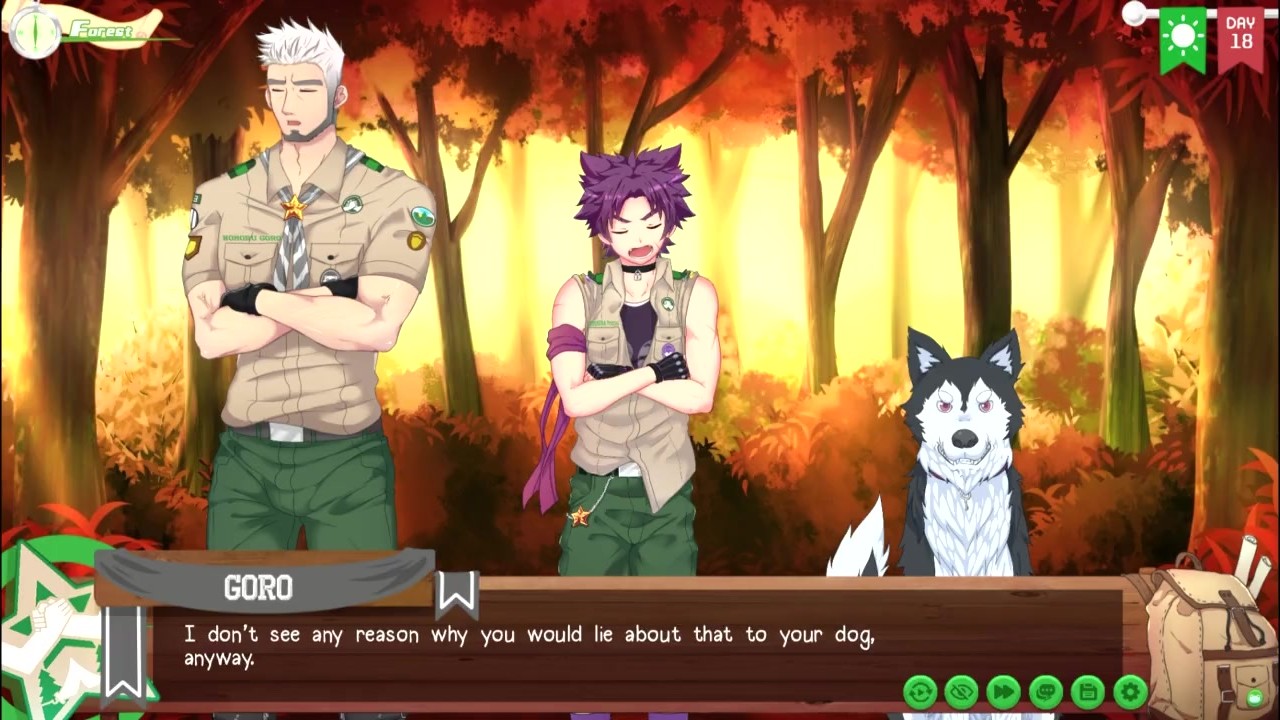Image resolution: width=1280 pixels, height=720 pixels.
Task: Activate the fast-forward skip button
Action: coord(1004,691)
